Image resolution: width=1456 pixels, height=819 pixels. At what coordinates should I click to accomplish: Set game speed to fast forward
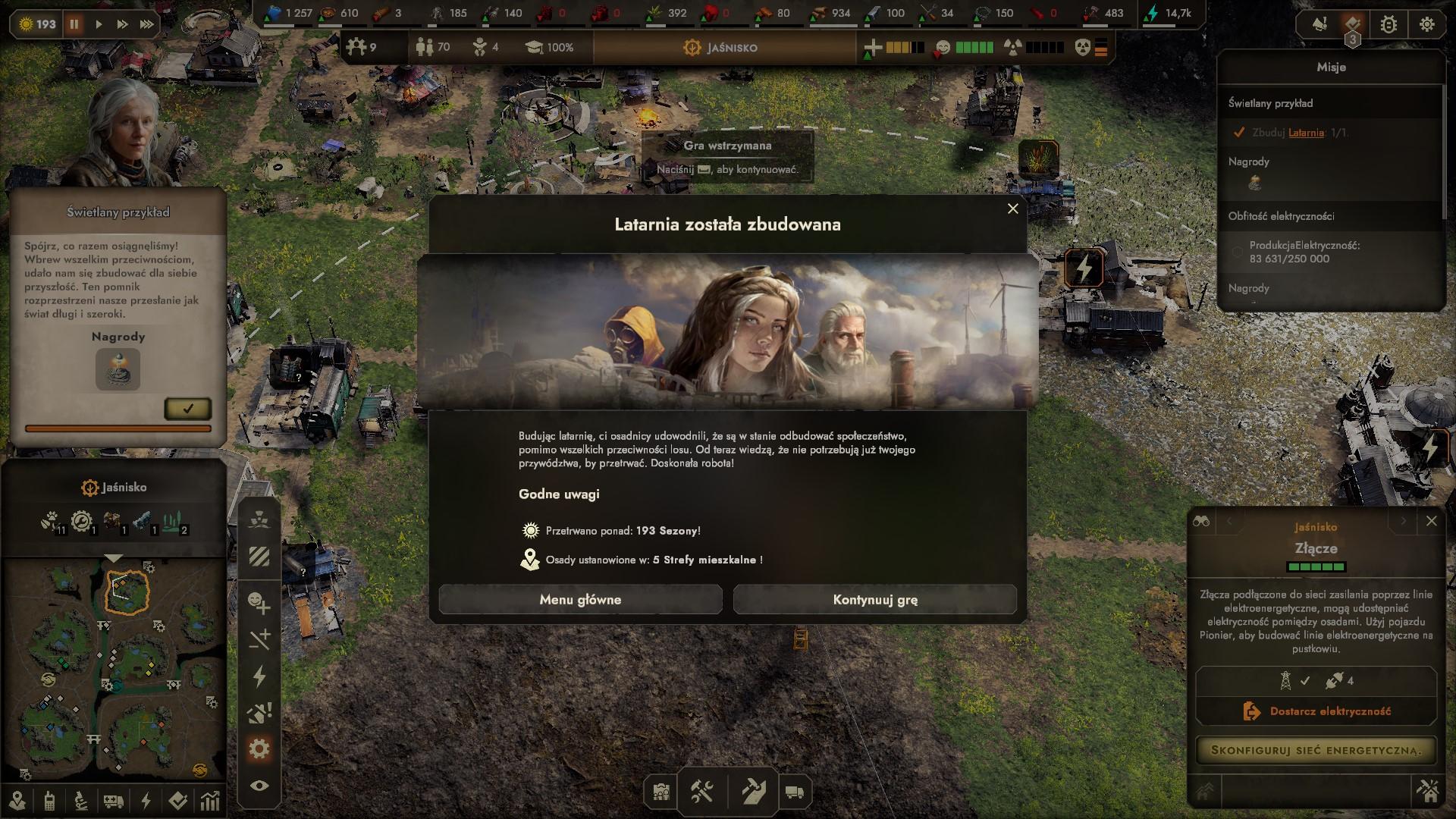click(x=122, y=24)
